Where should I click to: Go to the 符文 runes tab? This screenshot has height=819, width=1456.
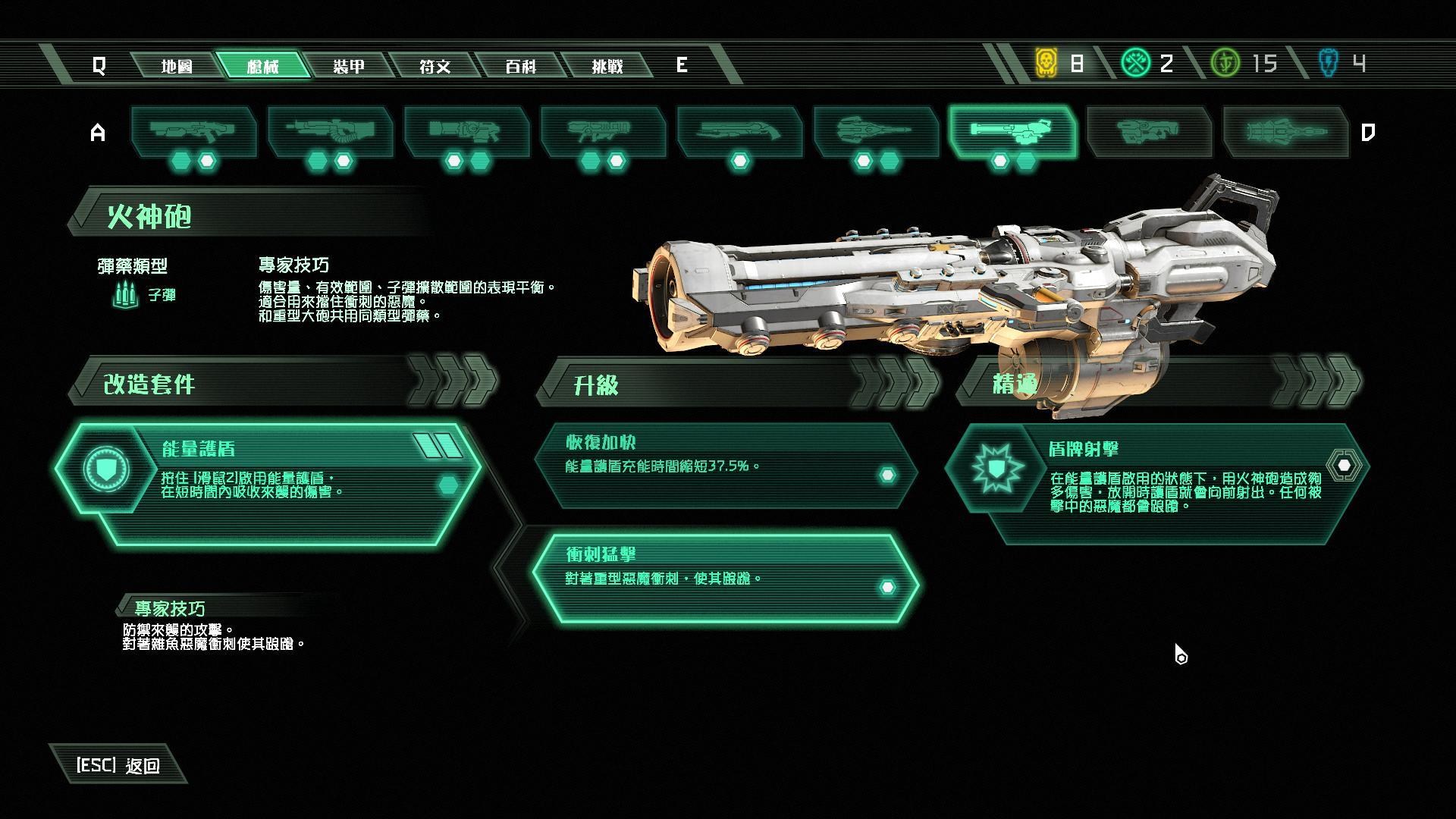(x=435, y=66)
